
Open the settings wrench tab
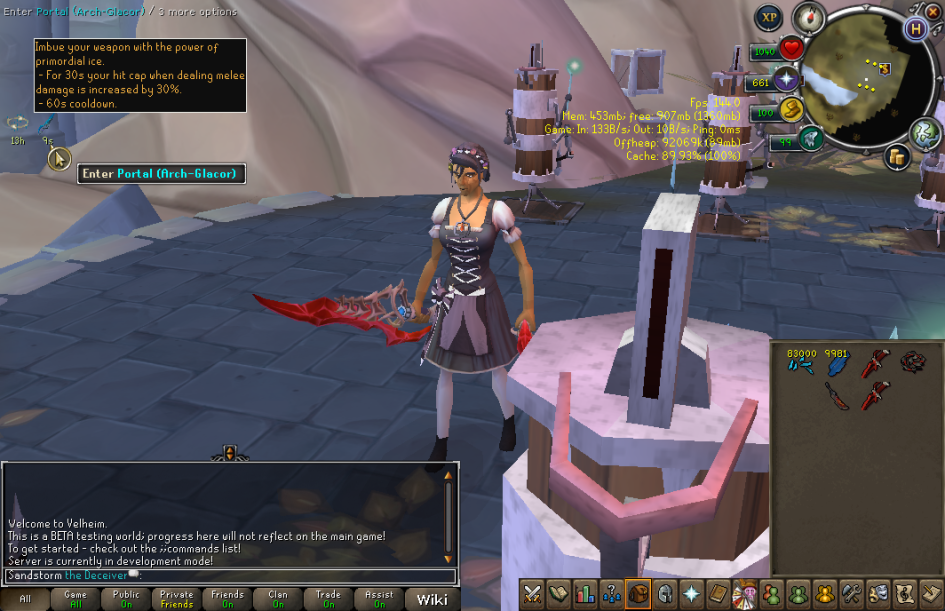tap(853, 594)
